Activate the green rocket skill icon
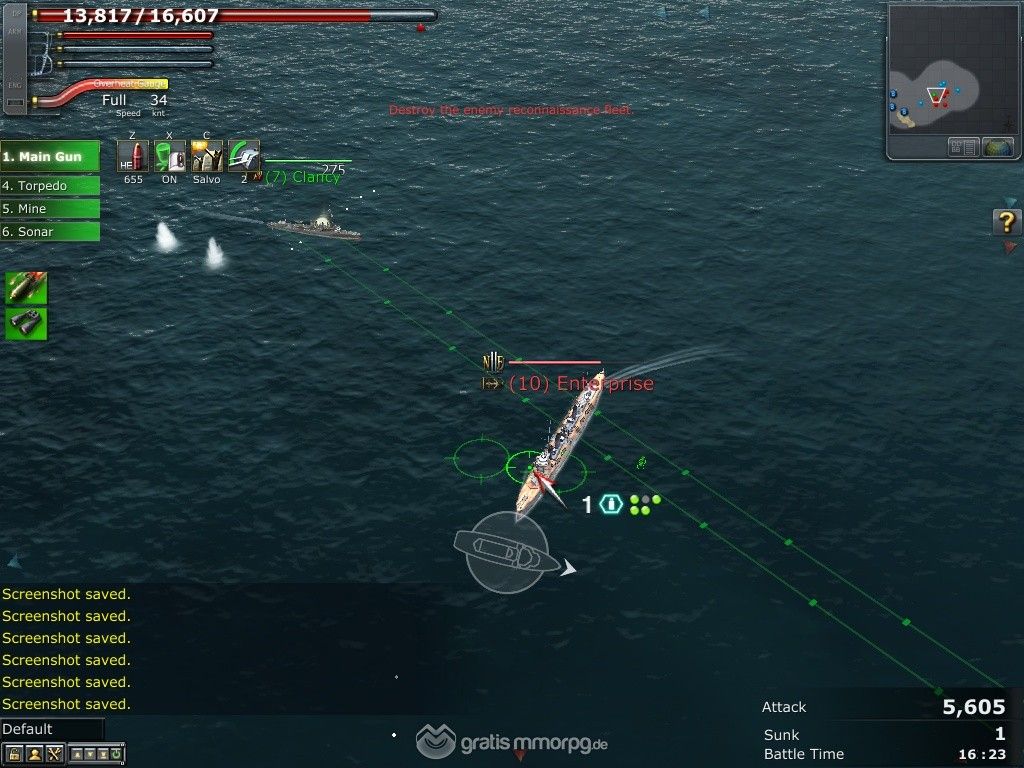The image size is (1024, 768). (x=26, y=288)
